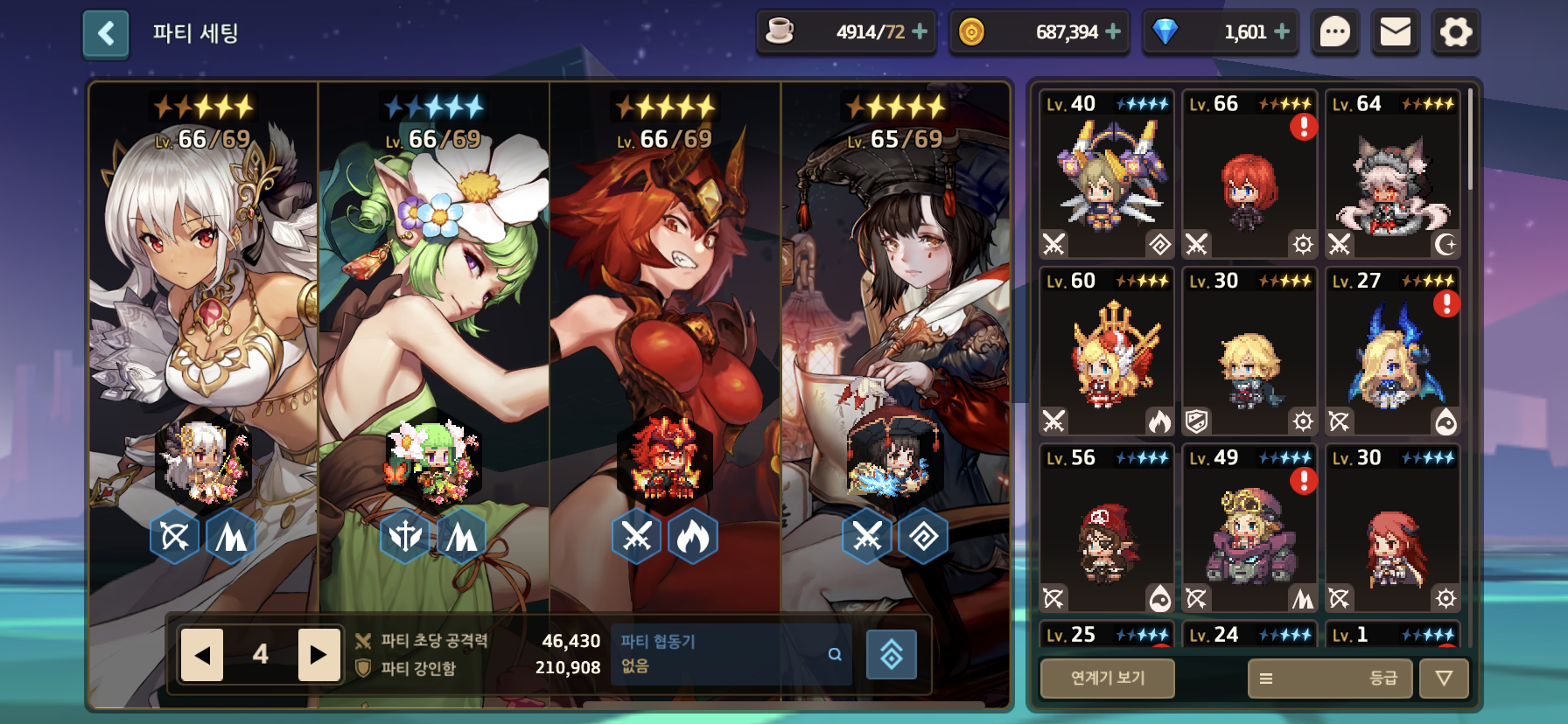The image size is (1568, 724).
Task: Switch to the previous party preset
Action: tap(202, 655)
